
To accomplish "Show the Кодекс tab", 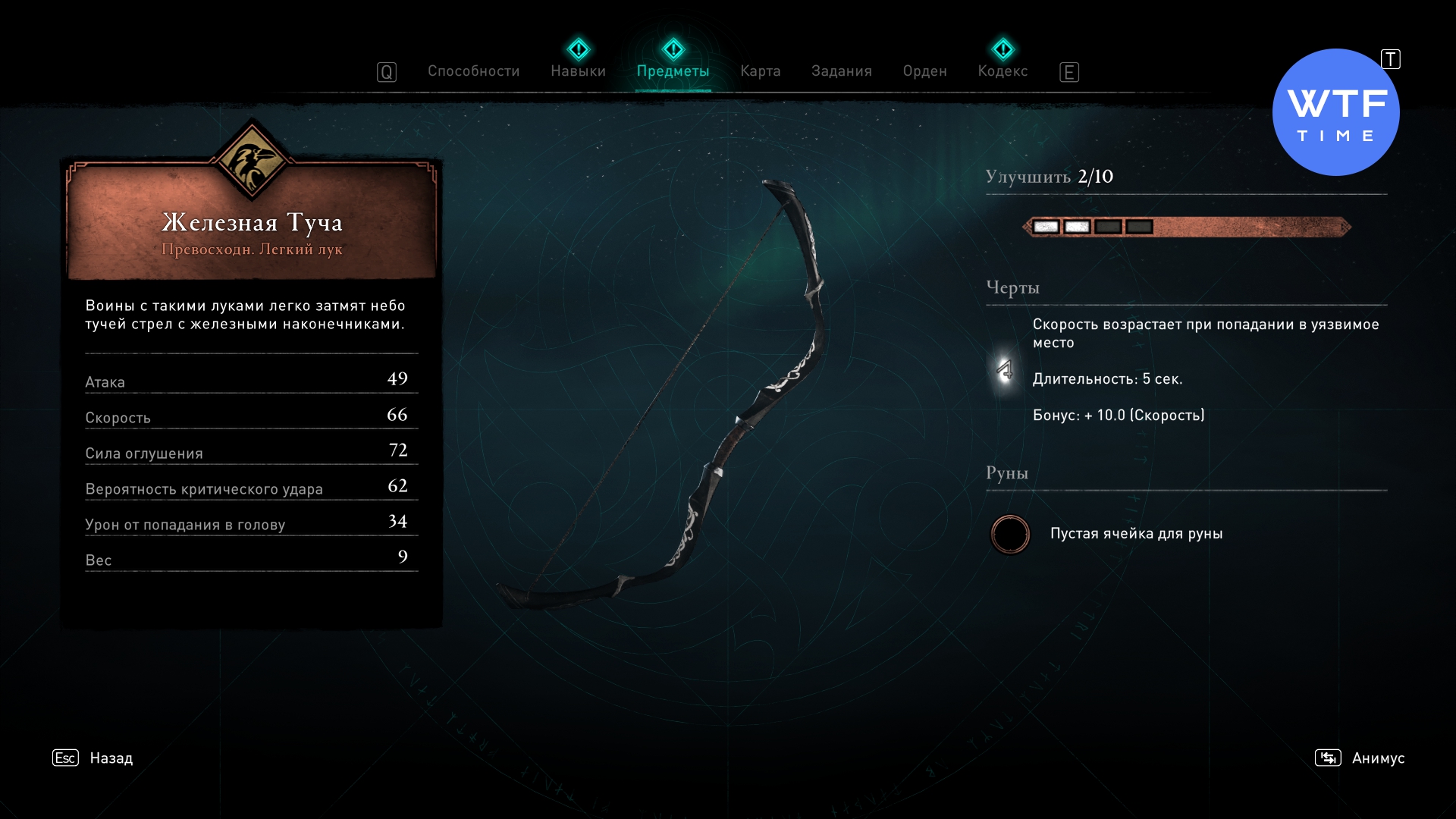I will (1003, 71).
